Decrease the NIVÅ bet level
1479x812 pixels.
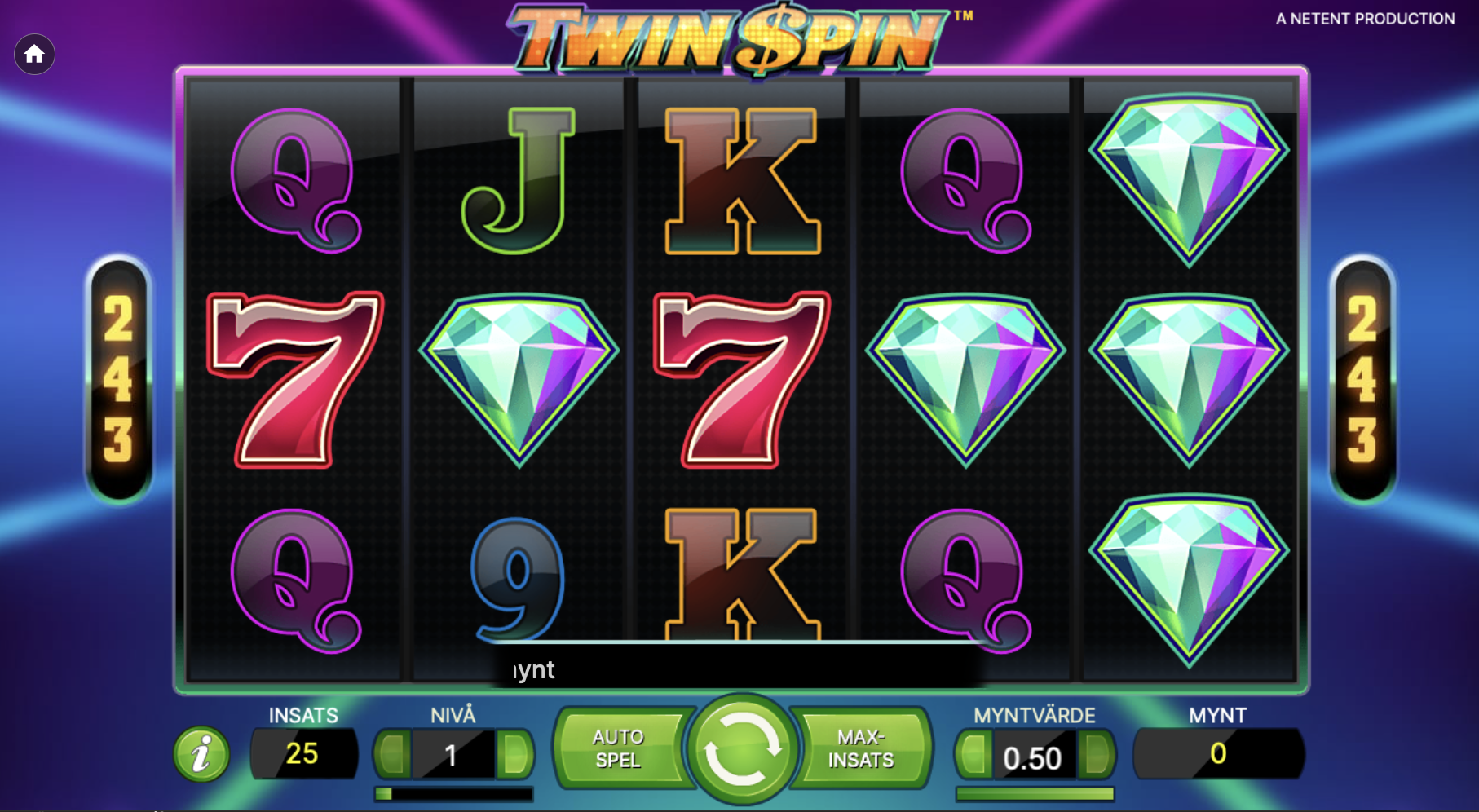coord(392,753)
